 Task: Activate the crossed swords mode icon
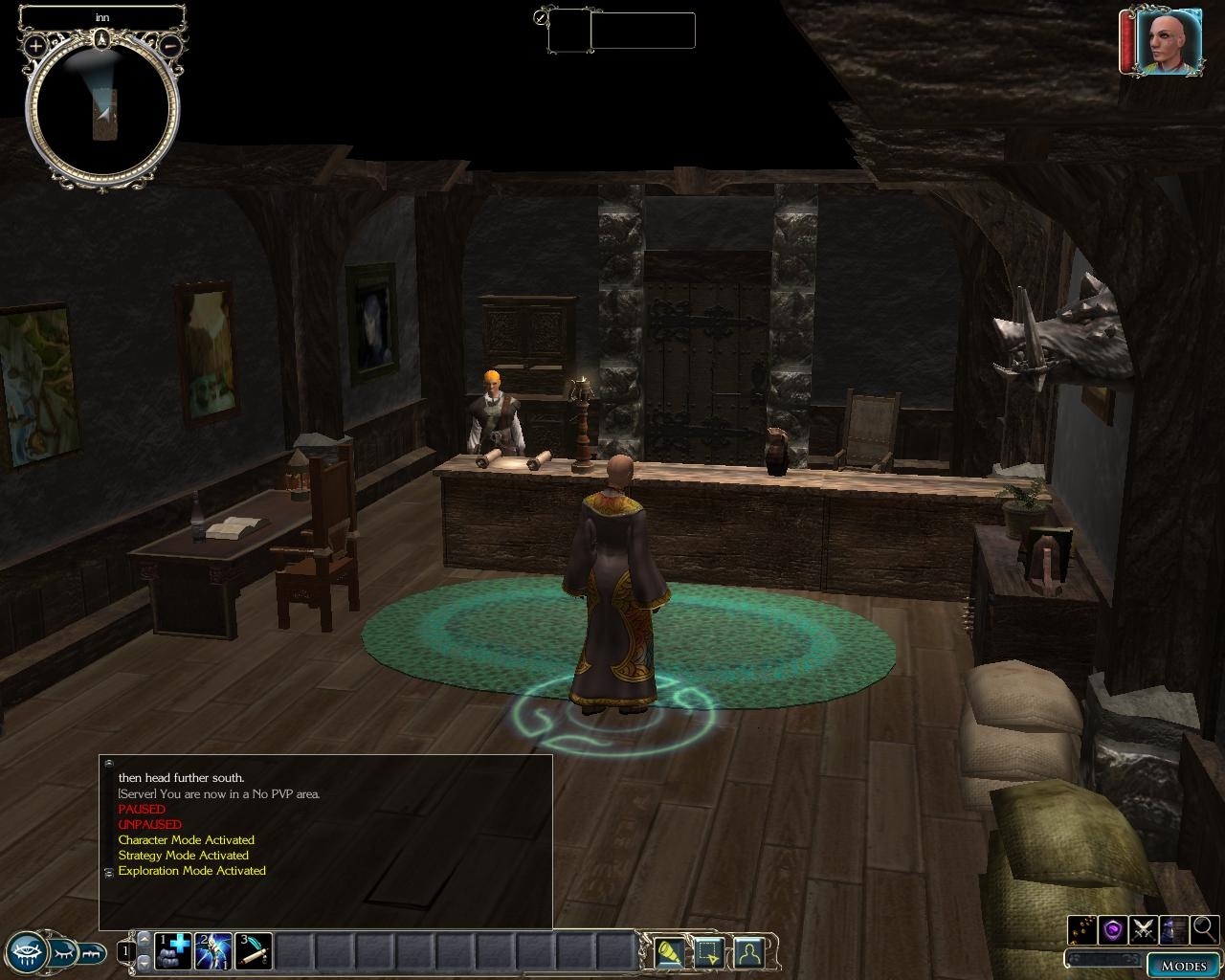[x=1144, y=928]
